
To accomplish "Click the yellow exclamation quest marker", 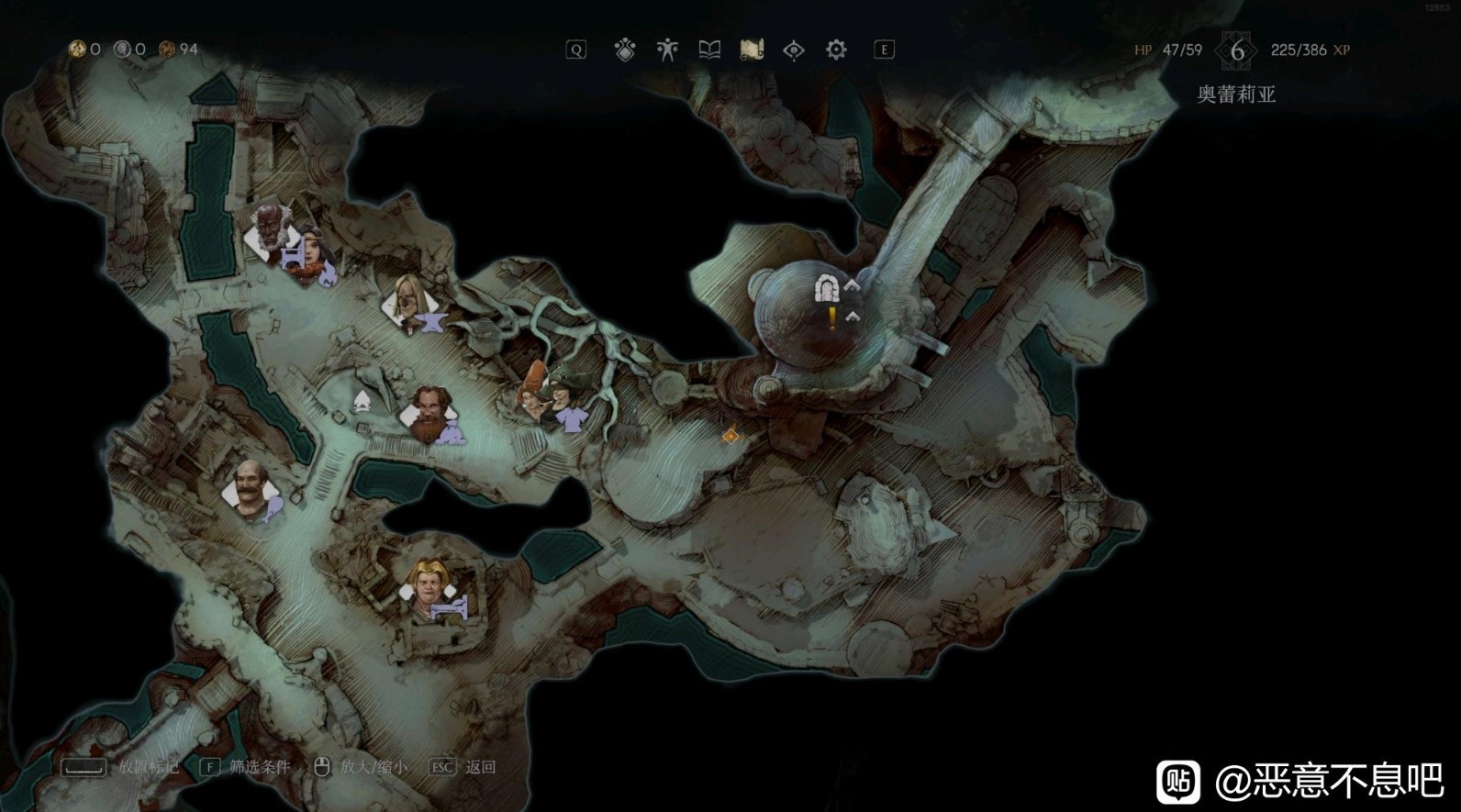I will coord(832,317).
